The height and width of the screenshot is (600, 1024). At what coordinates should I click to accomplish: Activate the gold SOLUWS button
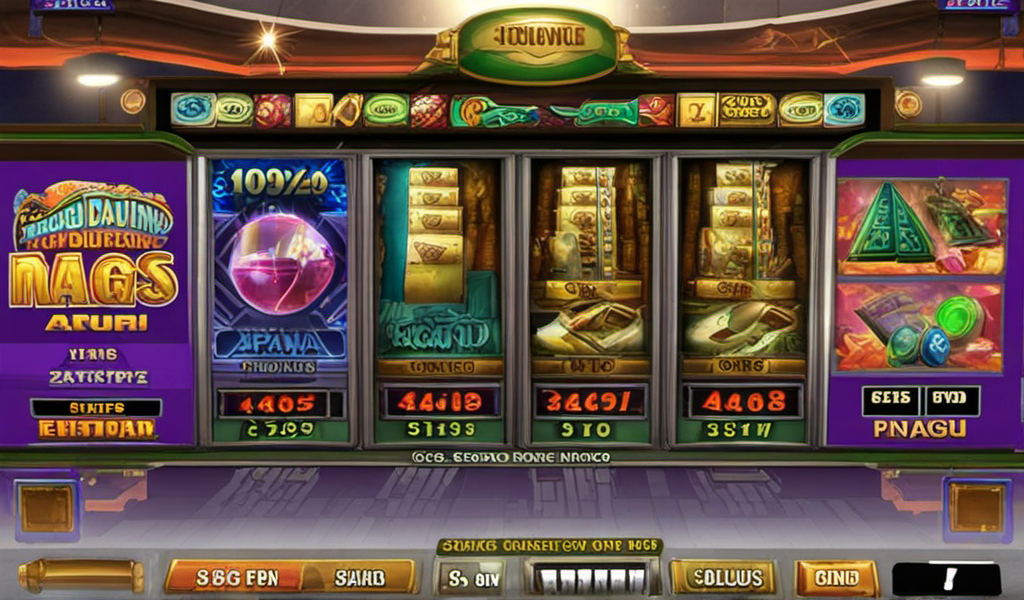(x=722, y=577)
